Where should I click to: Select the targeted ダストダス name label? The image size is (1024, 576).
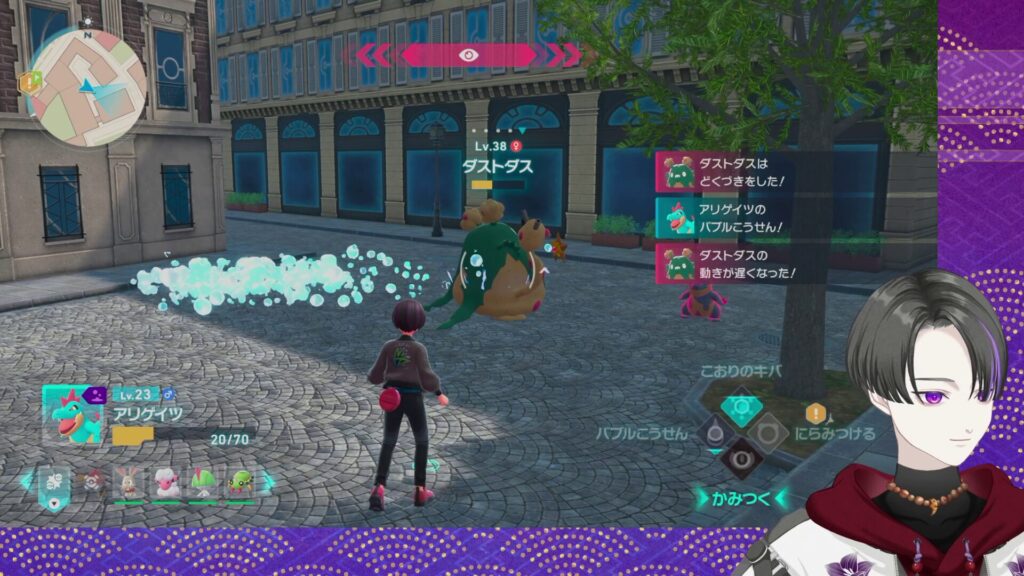tap(497, 167)
